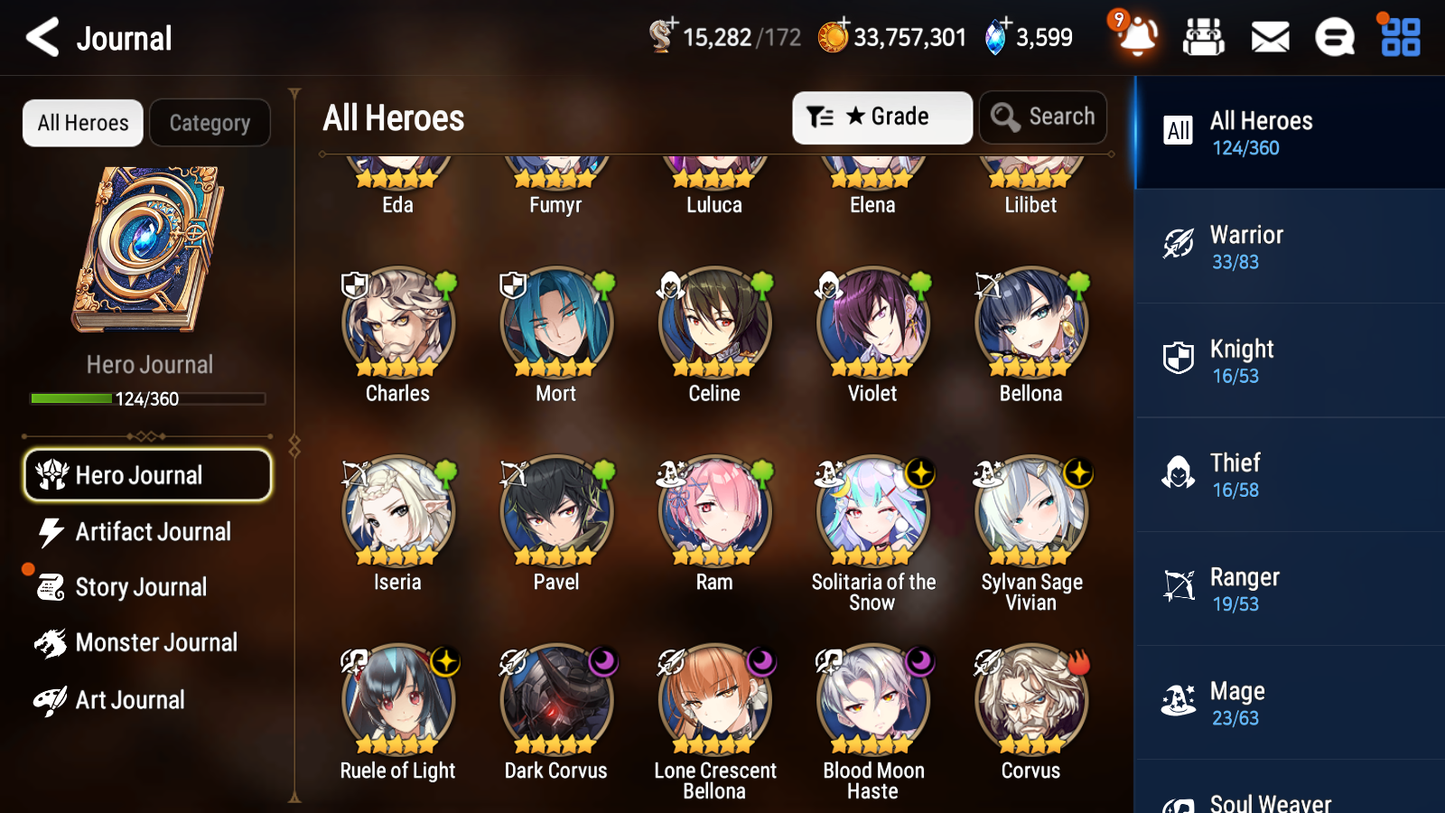The height and width of the screenshot is (813, 1445).
Task: Toggle to Category view
Action: pyautogui.click(x=210, y=123)
